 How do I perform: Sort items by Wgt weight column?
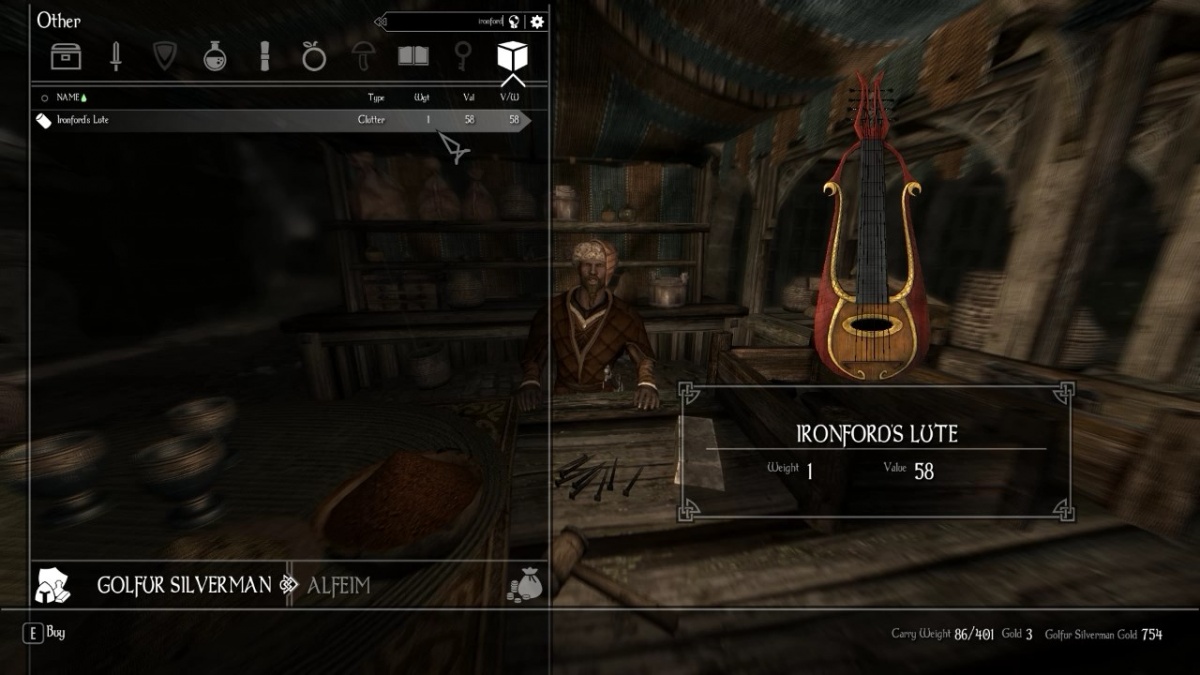(422, 98)
